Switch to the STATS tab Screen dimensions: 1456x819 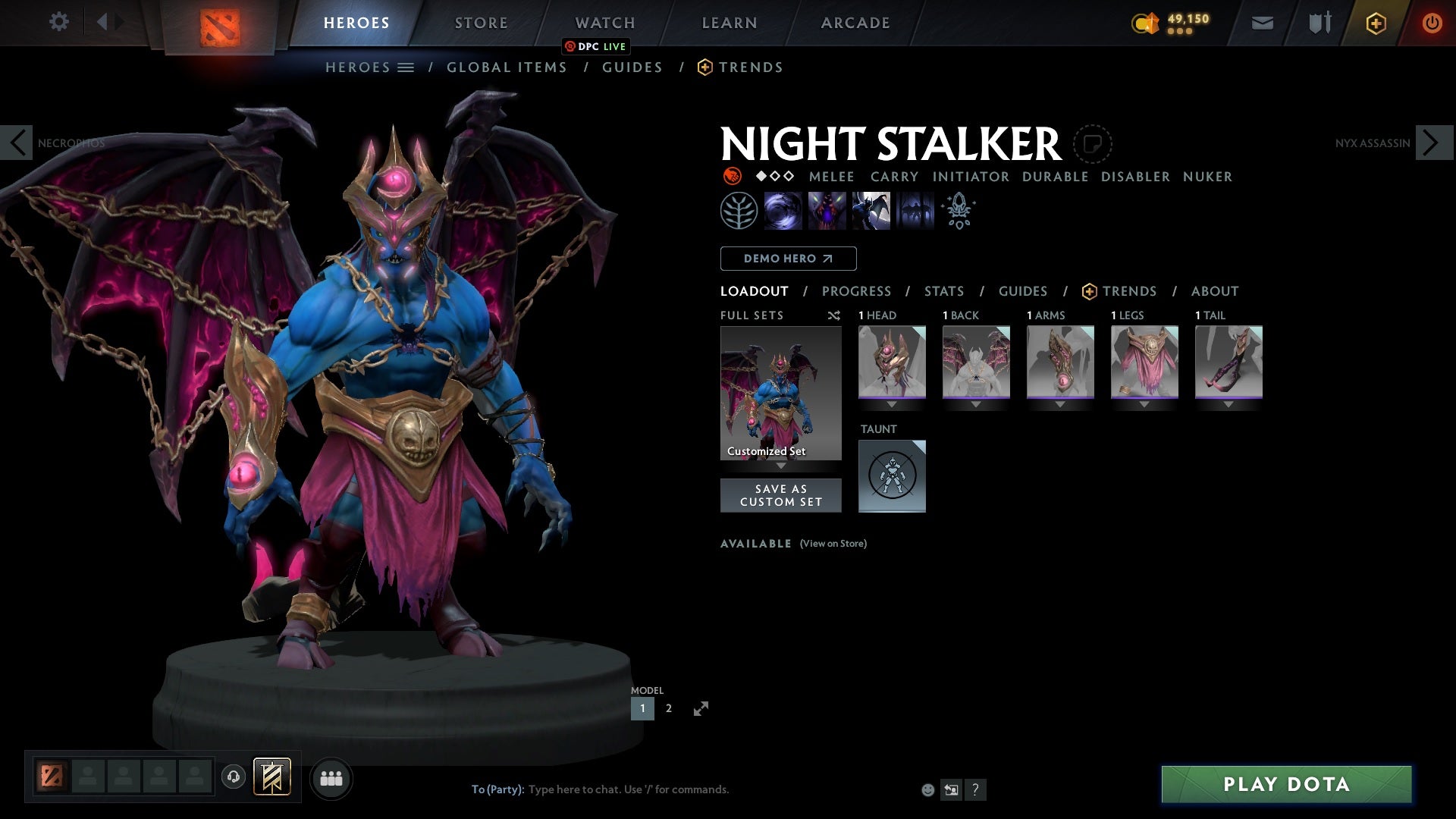(943, 290)
